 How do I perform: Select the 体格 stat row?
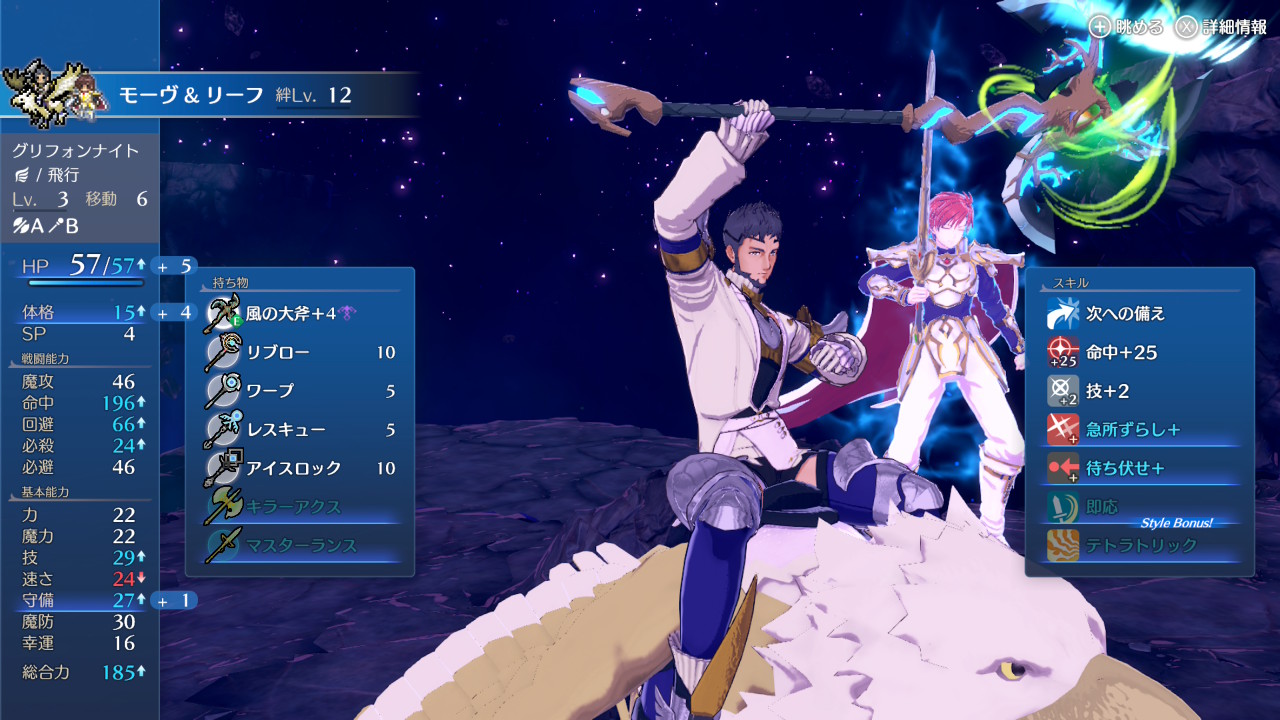click(80, 313)
